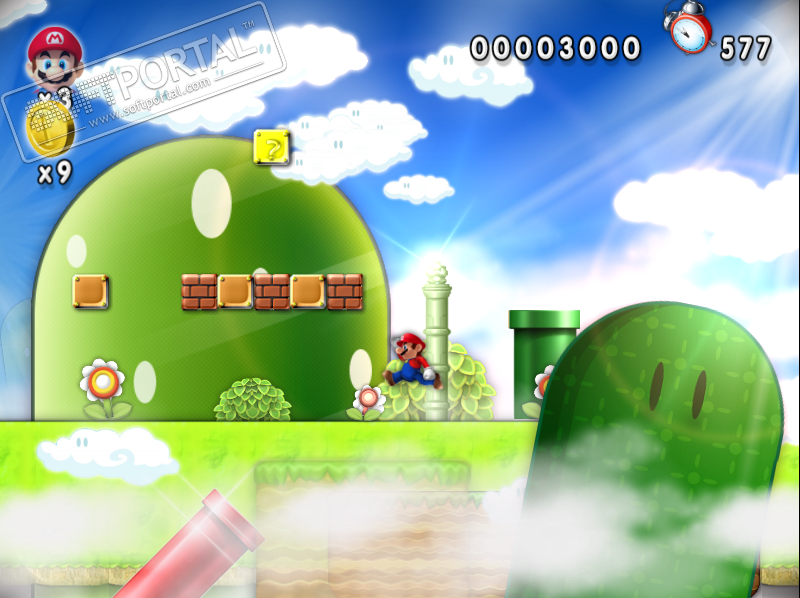Click the gold coin counter icon
This screenshot has width=800, height=598.
click(48, 130)
